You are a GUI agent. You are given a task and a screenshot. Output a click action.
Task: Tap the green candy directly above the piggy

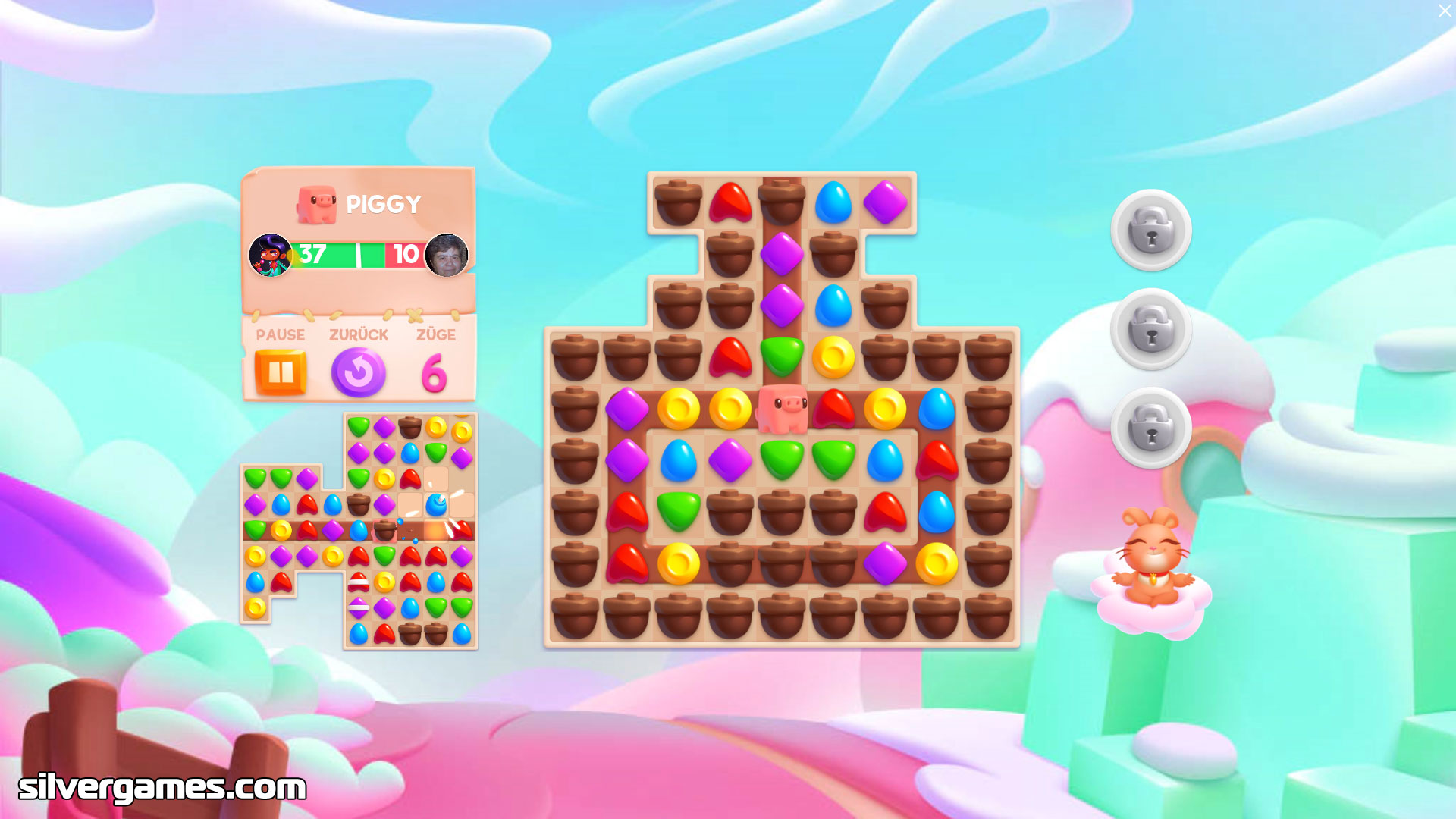click(782, 356)
